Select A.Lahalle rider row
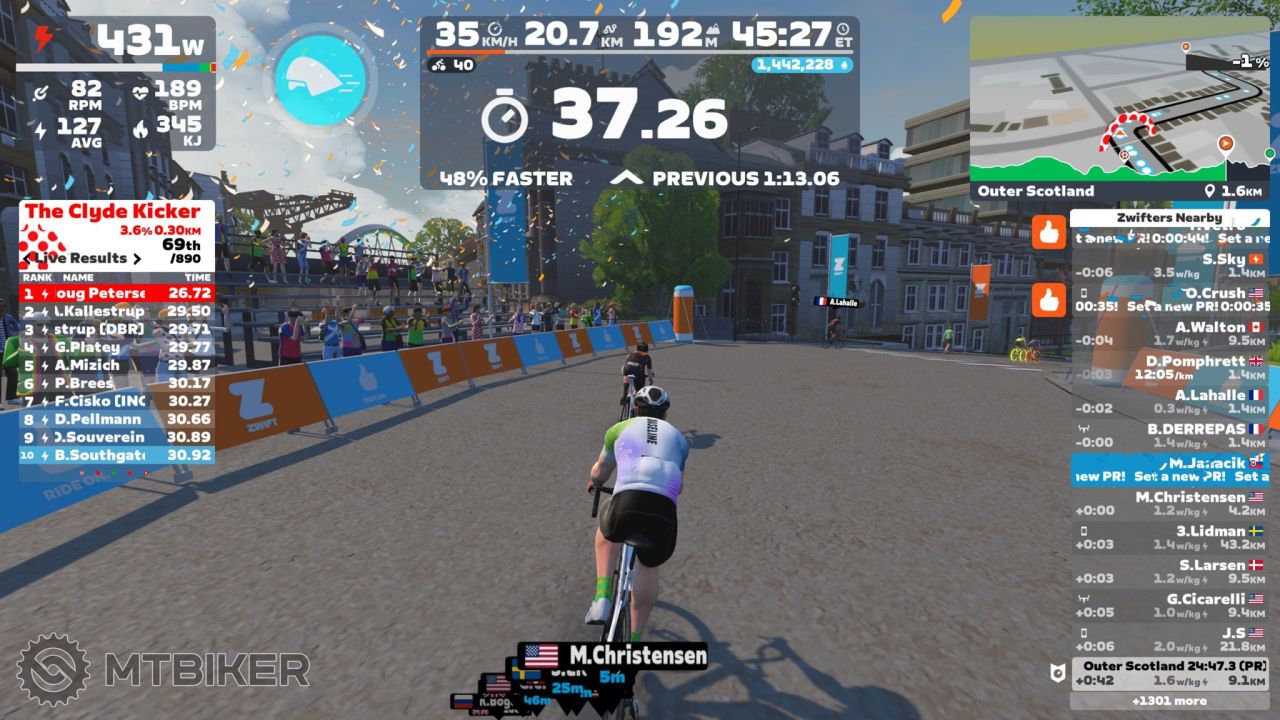Viewport: 1280px width, 720px height. coord(1169,402)
